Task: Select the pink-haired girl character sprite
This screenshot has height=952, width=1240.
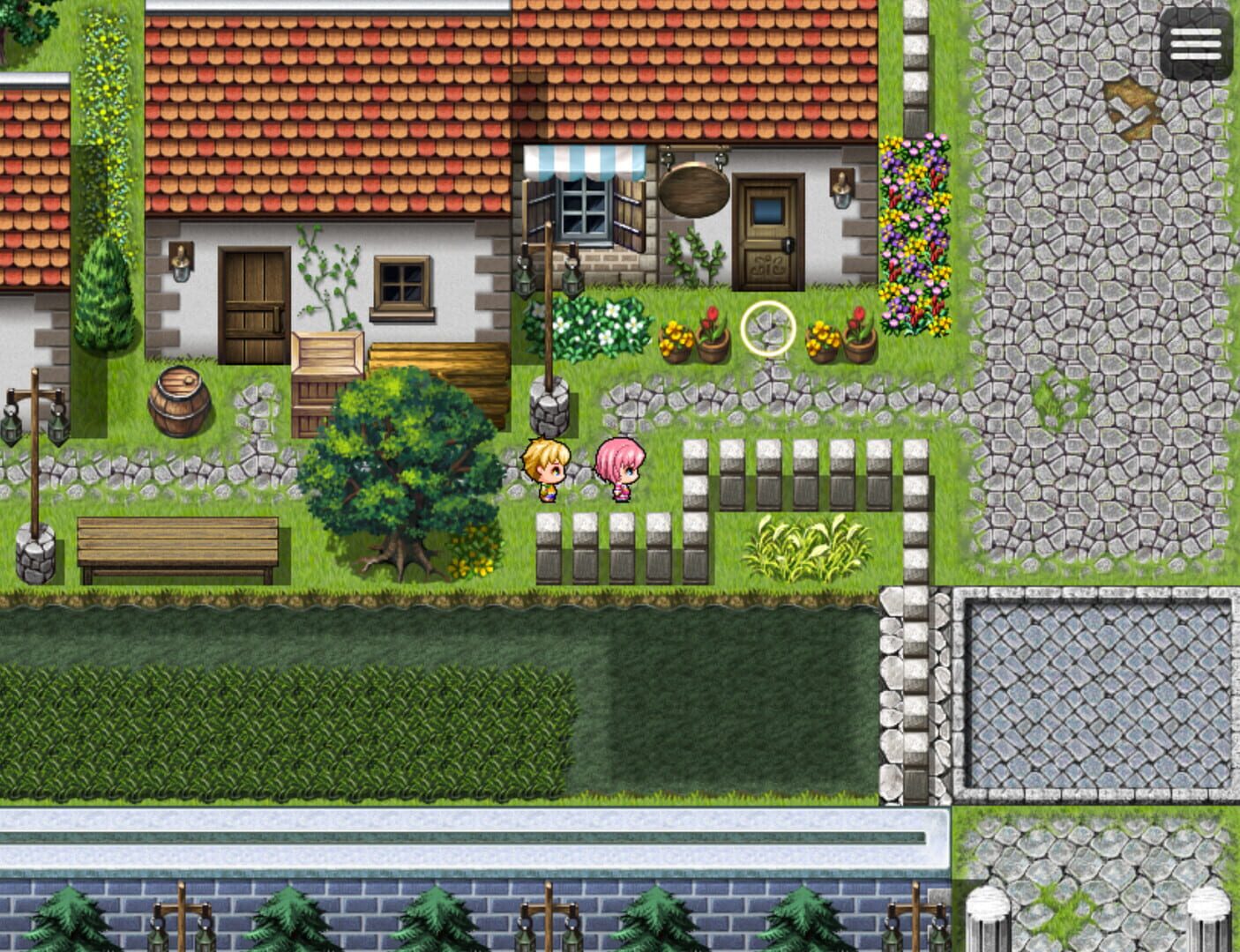Action: [x=622, y=472]
